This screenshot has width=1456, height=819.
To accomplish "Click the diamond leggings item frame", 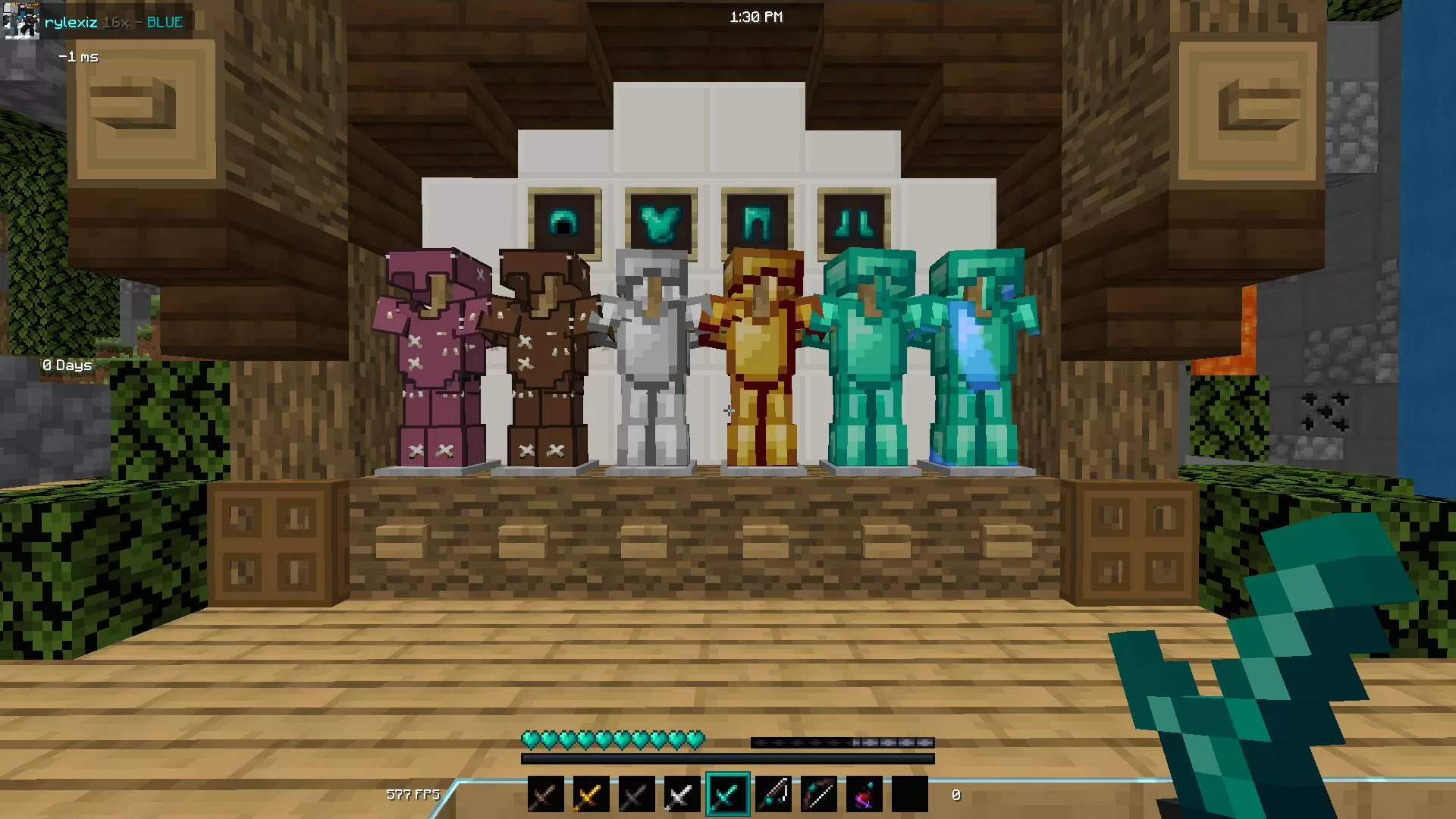I will coord(756,221).
